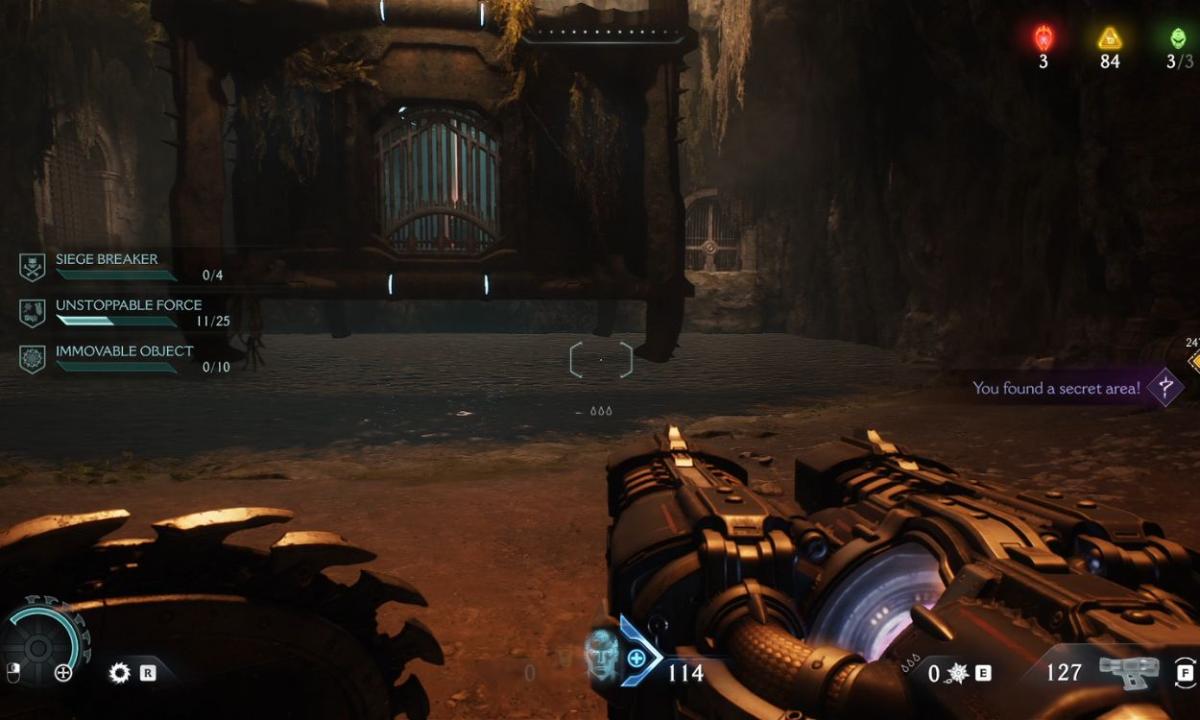Click the shield saw circular gauge
1200x720 pixels.
coord(39,645)
